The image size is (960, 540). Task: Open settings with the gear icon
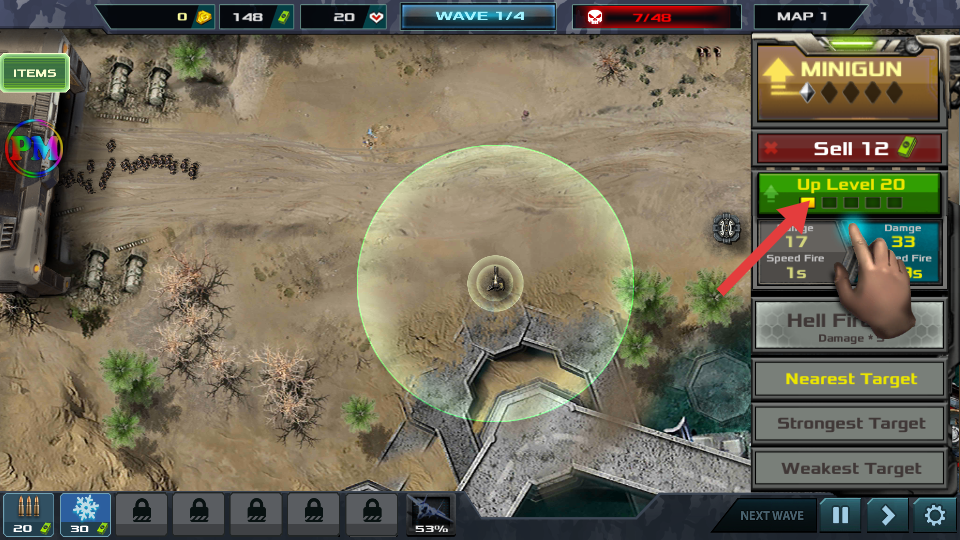pos(934,516)
